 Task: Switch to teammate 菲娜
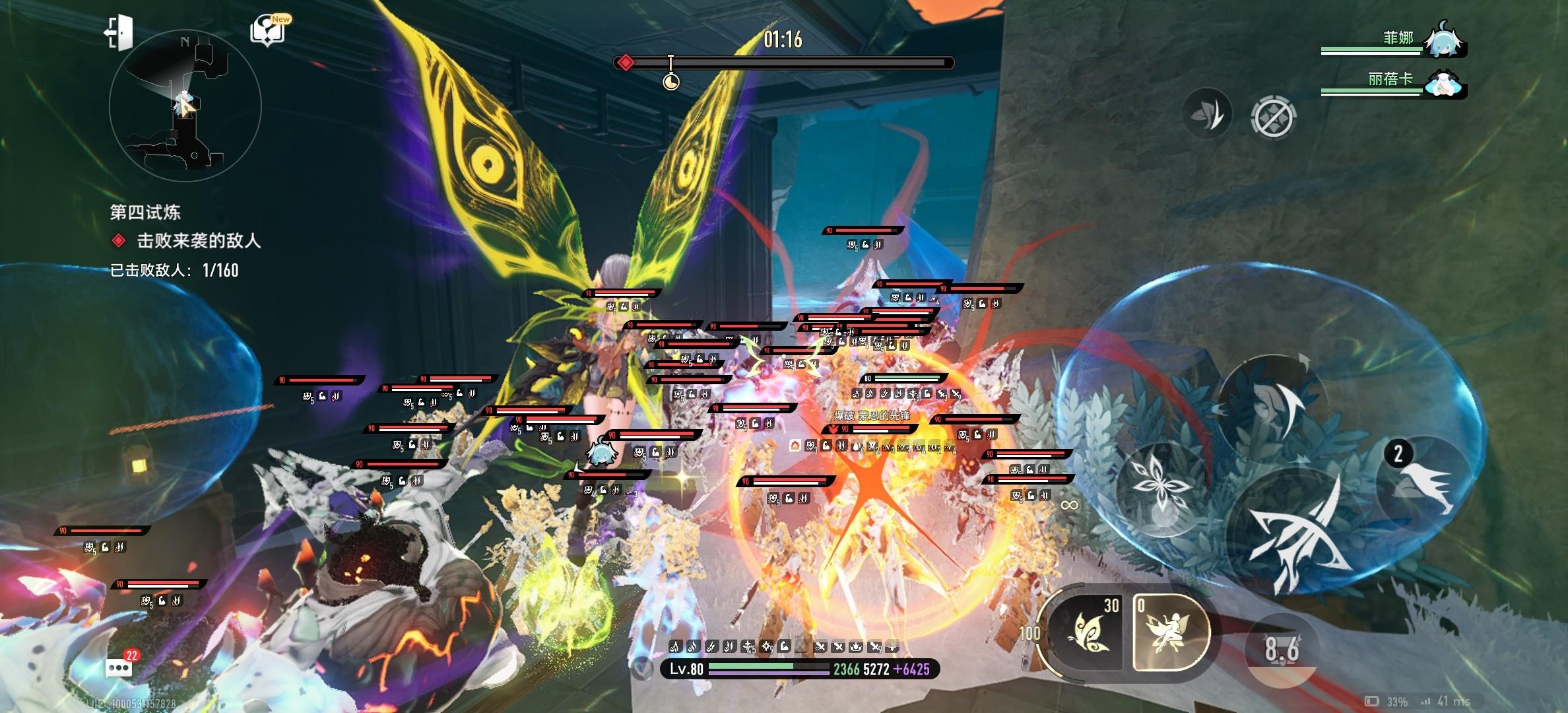[x=1445, y=41]
